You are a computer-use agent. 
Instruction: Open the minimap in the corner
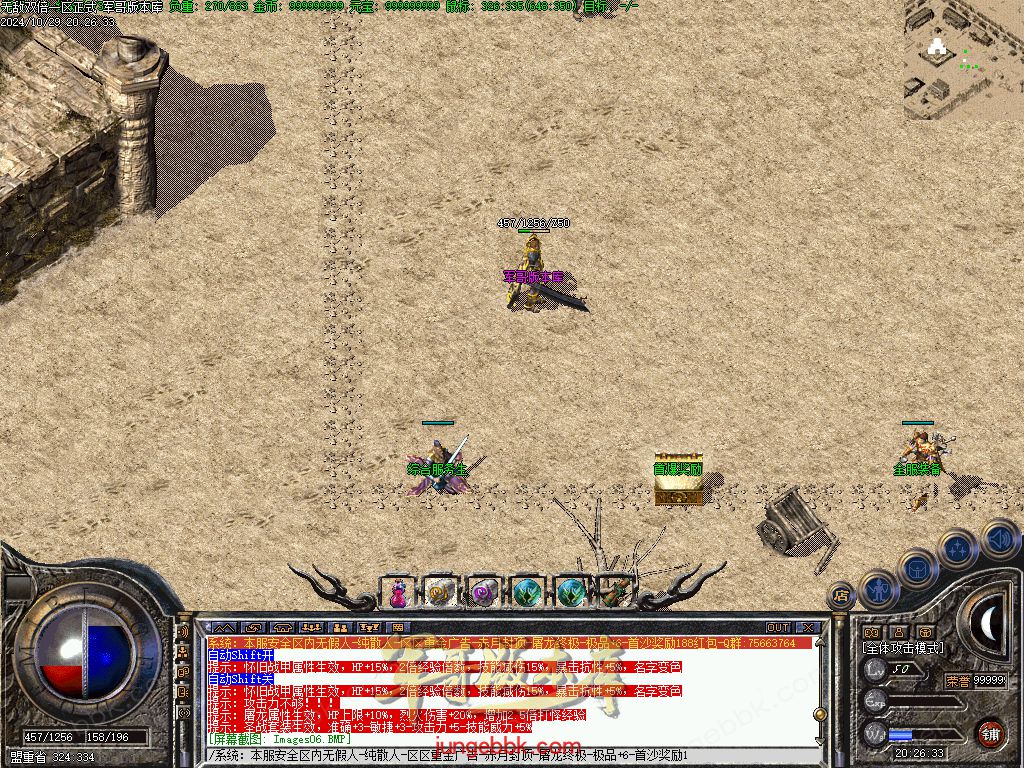click(x=964, y=60)
